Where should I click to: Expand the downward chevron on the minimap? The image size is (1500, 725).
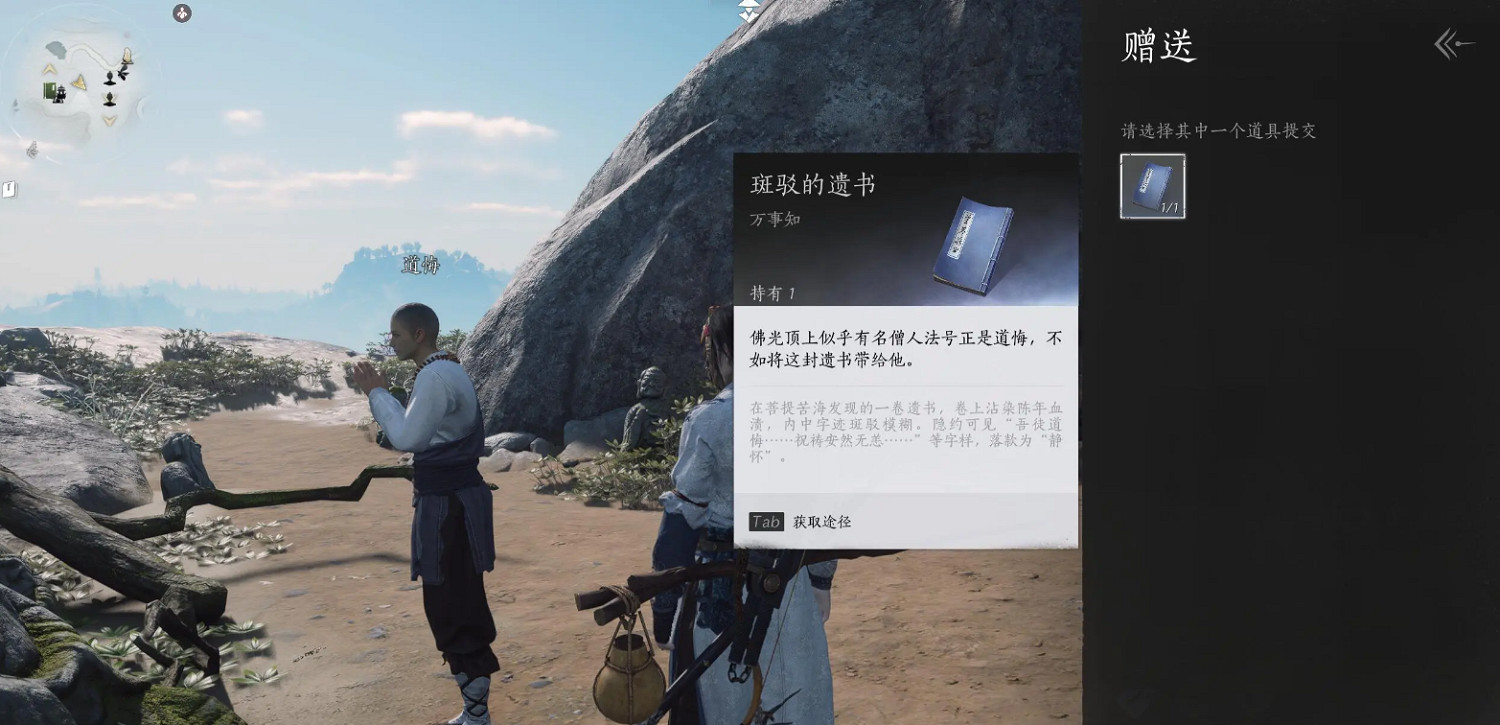coord(108,120)
